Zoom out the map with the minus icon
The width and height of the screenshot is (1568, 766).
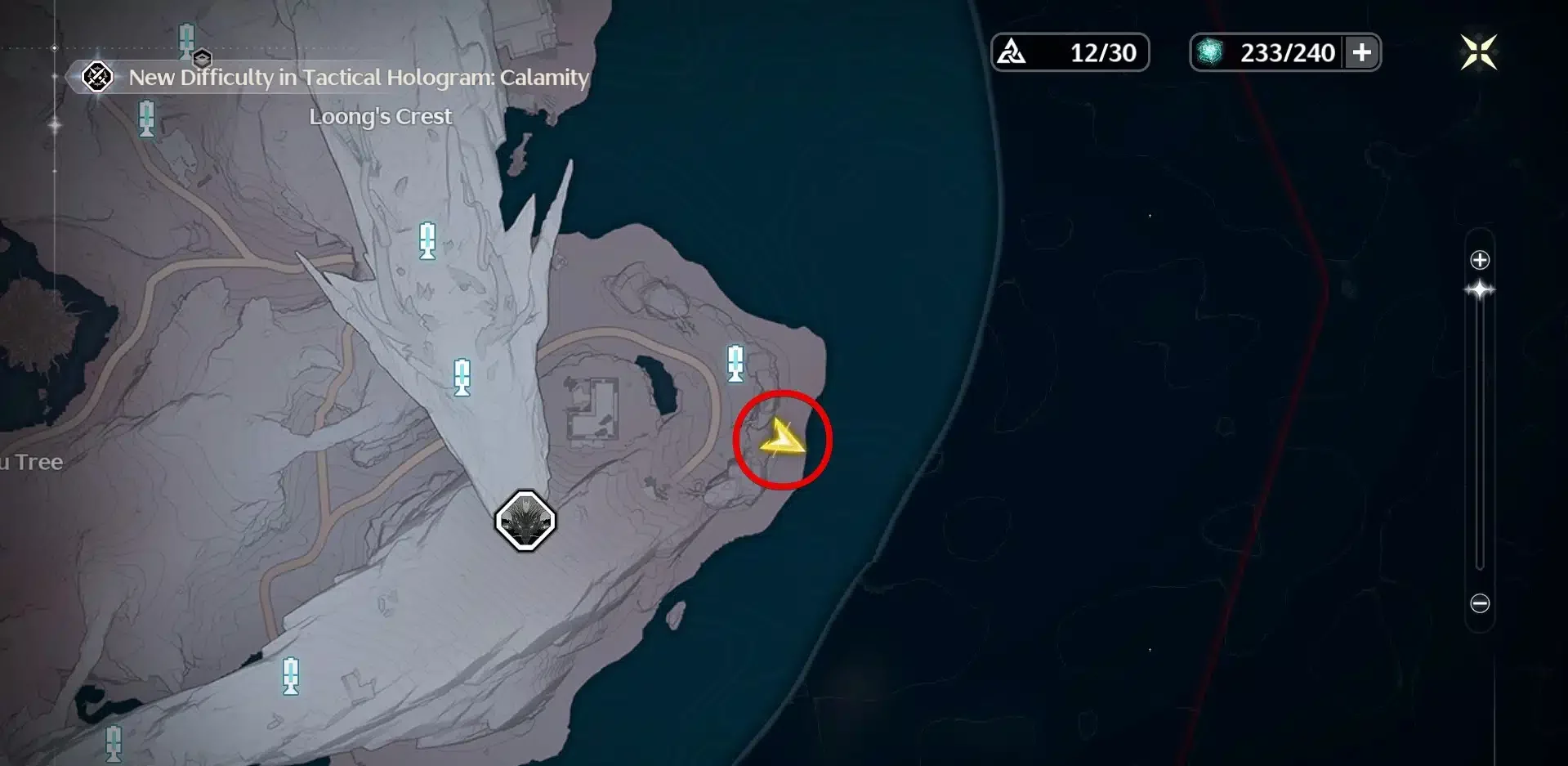(1480, 603)
